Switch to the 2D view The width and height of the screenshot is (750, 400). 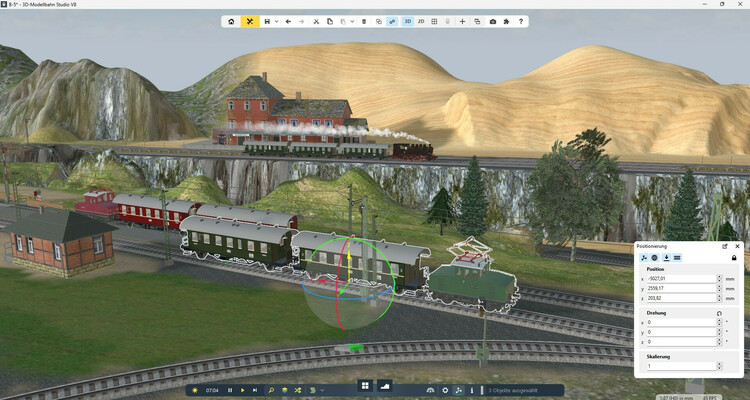pos(421,21)
